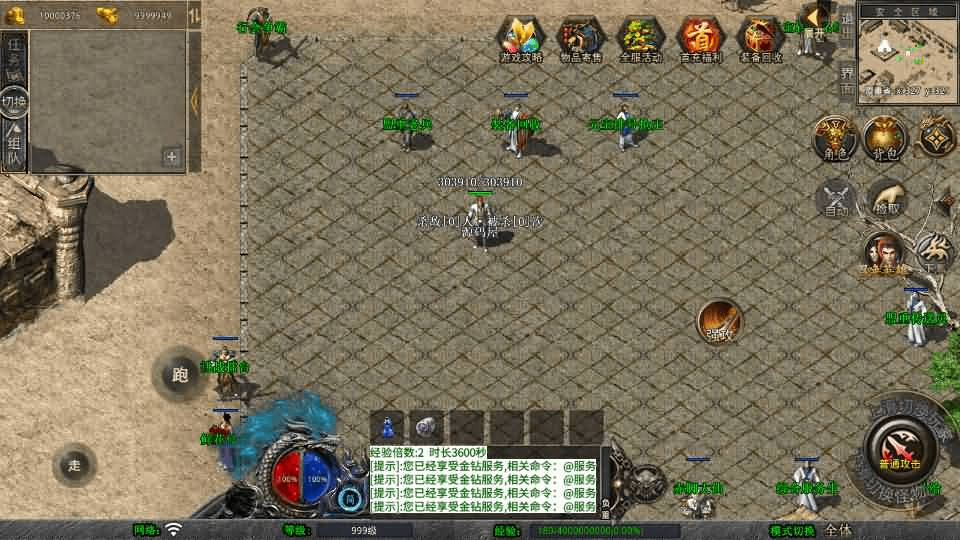Open the 装备回收 equipment recycle chest

tap(761, 38)
